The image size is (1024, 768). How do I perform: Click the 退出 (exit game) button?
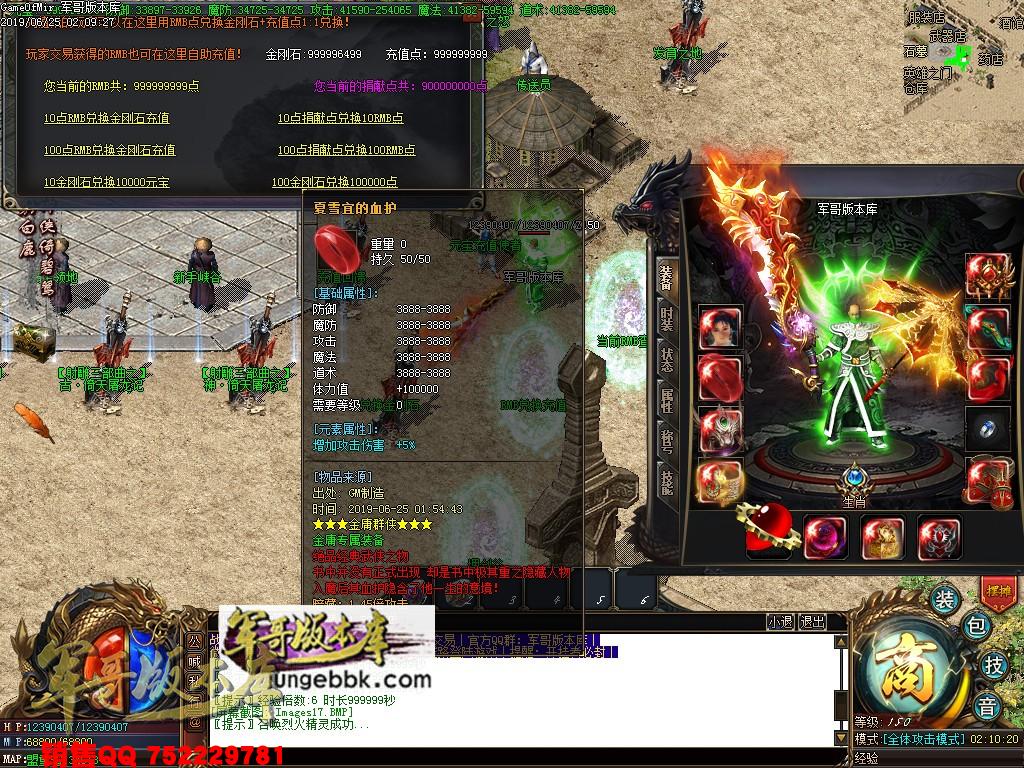point(813,622)
